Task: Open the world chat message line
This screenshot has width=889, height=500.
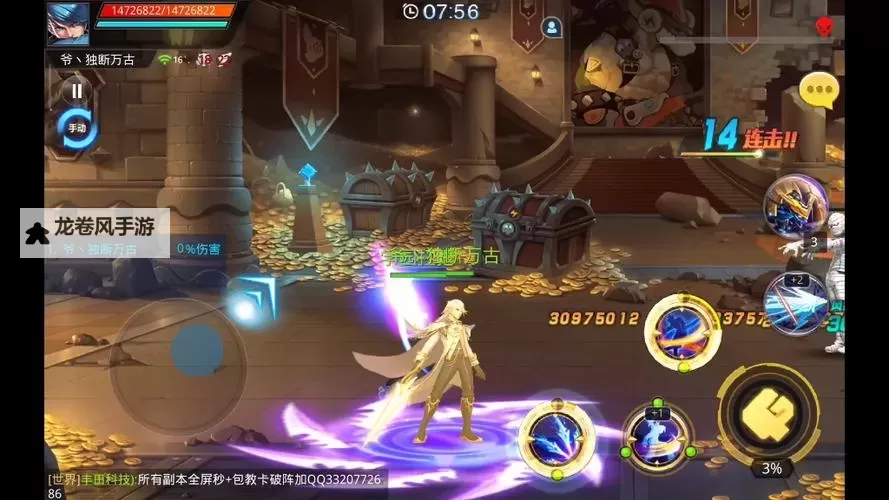Action: pos(215,485)
